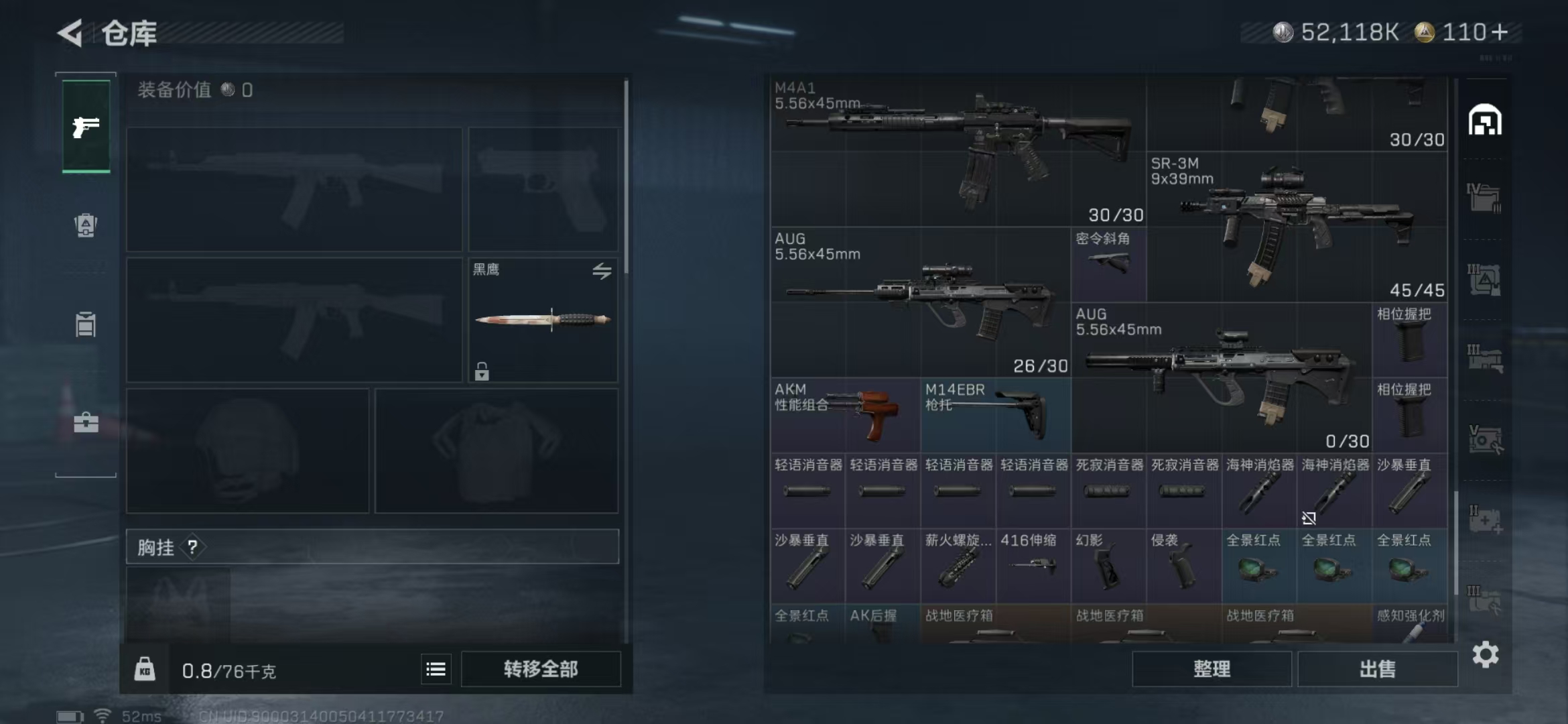Select the M4A1 5.56x45mm rifle
The width and height of the screenshot is (1568, 724).
pos(958,151)
